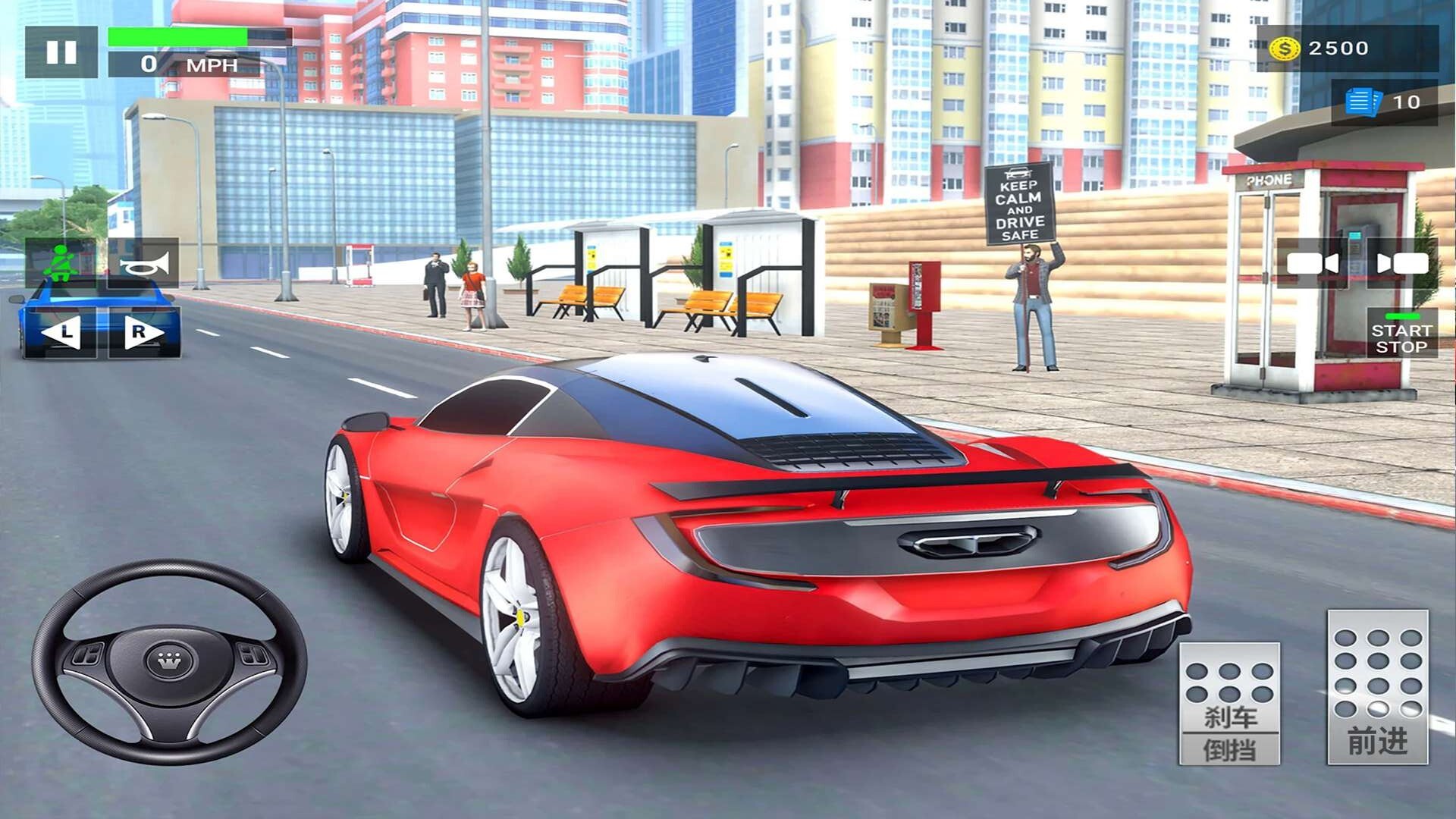Switch to the right-facing camera view
Screen dimensions: 1456x819
point(1402,263)
